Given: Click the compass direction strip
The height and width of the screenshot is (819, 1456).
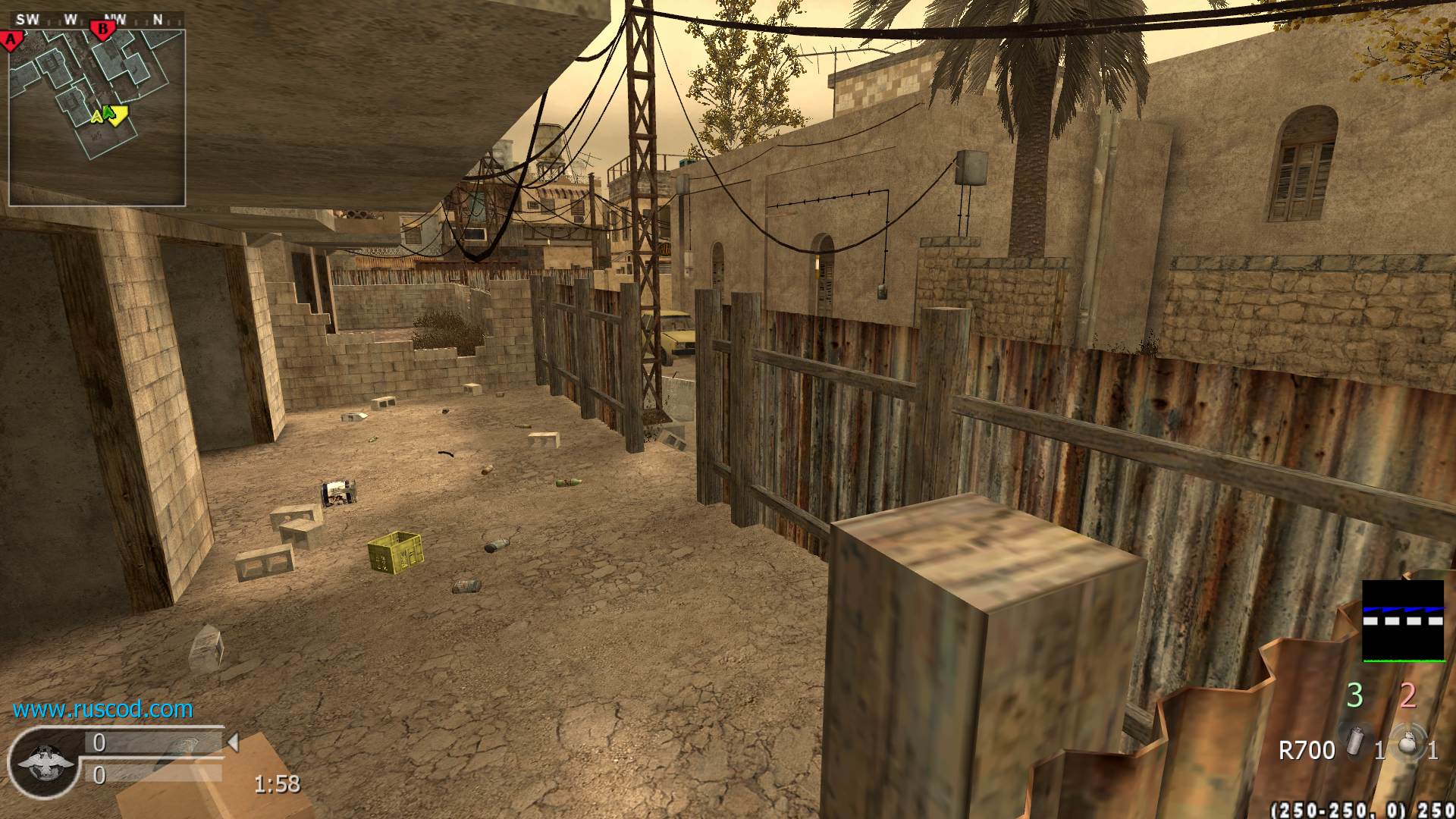Looking at the screenshot, I should click(95, 20).
